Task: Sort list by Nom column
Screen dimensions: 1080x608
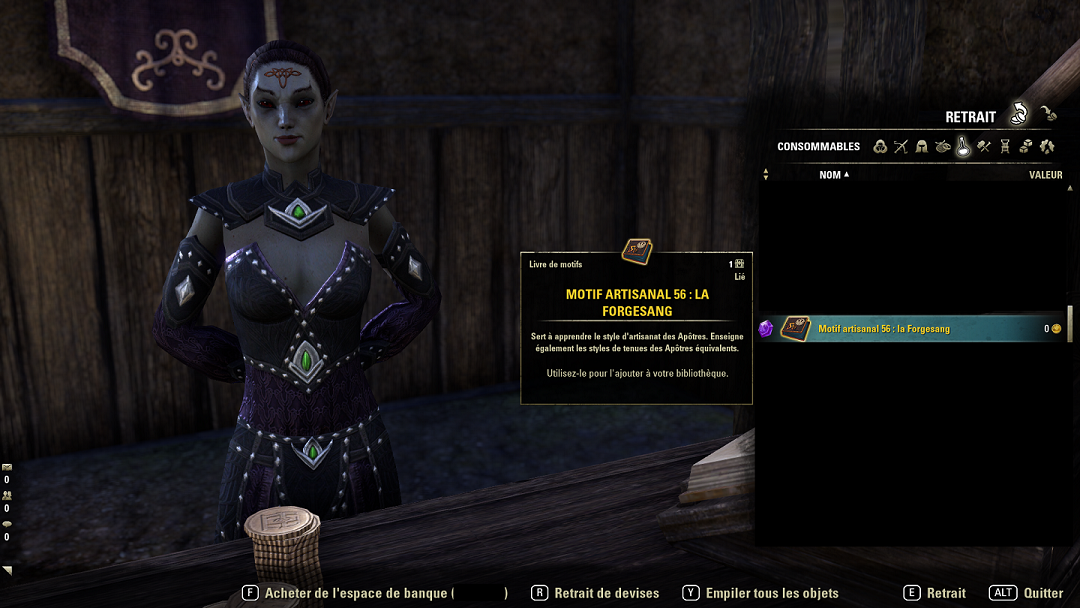Action: (833, 175)
